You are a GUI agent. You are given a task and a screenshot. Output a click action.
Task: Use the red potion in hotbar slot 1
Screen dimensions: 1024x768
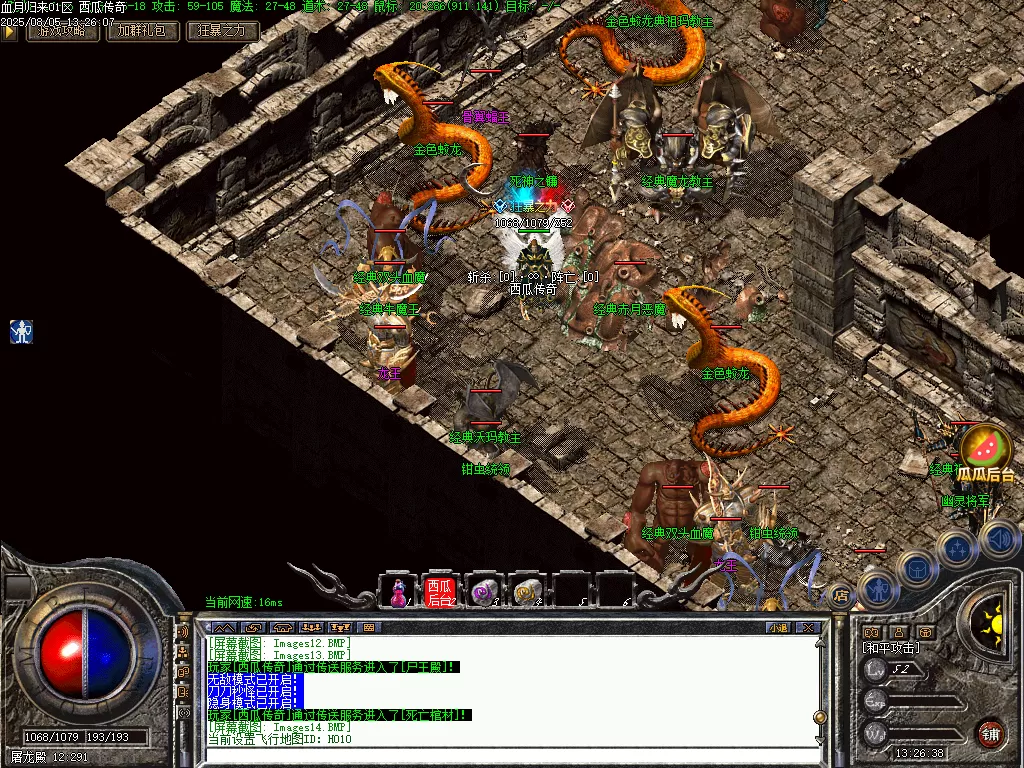(x=397, y=592)
